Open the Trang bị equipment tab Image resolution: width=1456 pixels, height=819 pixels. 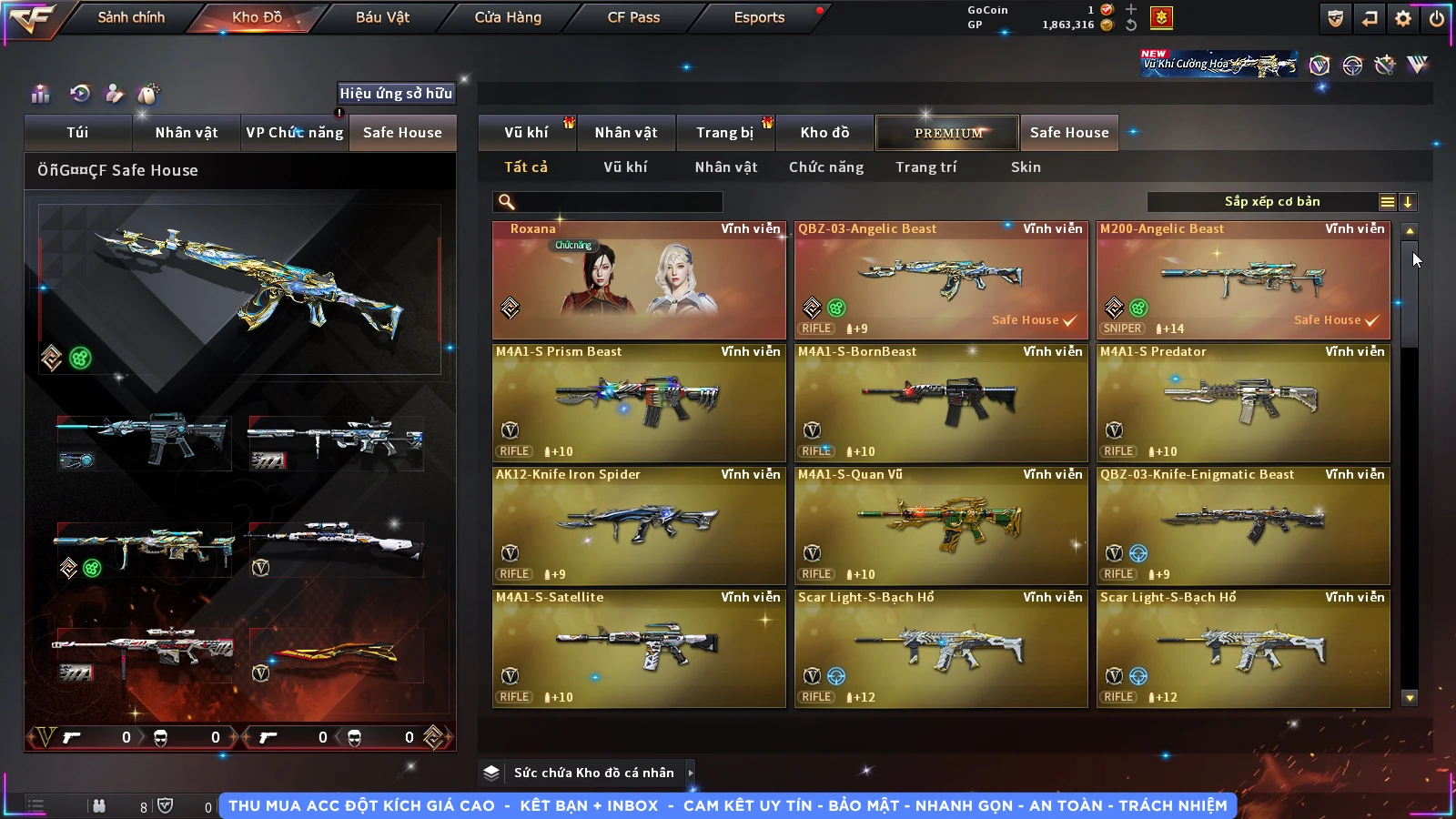coord(724,133)
